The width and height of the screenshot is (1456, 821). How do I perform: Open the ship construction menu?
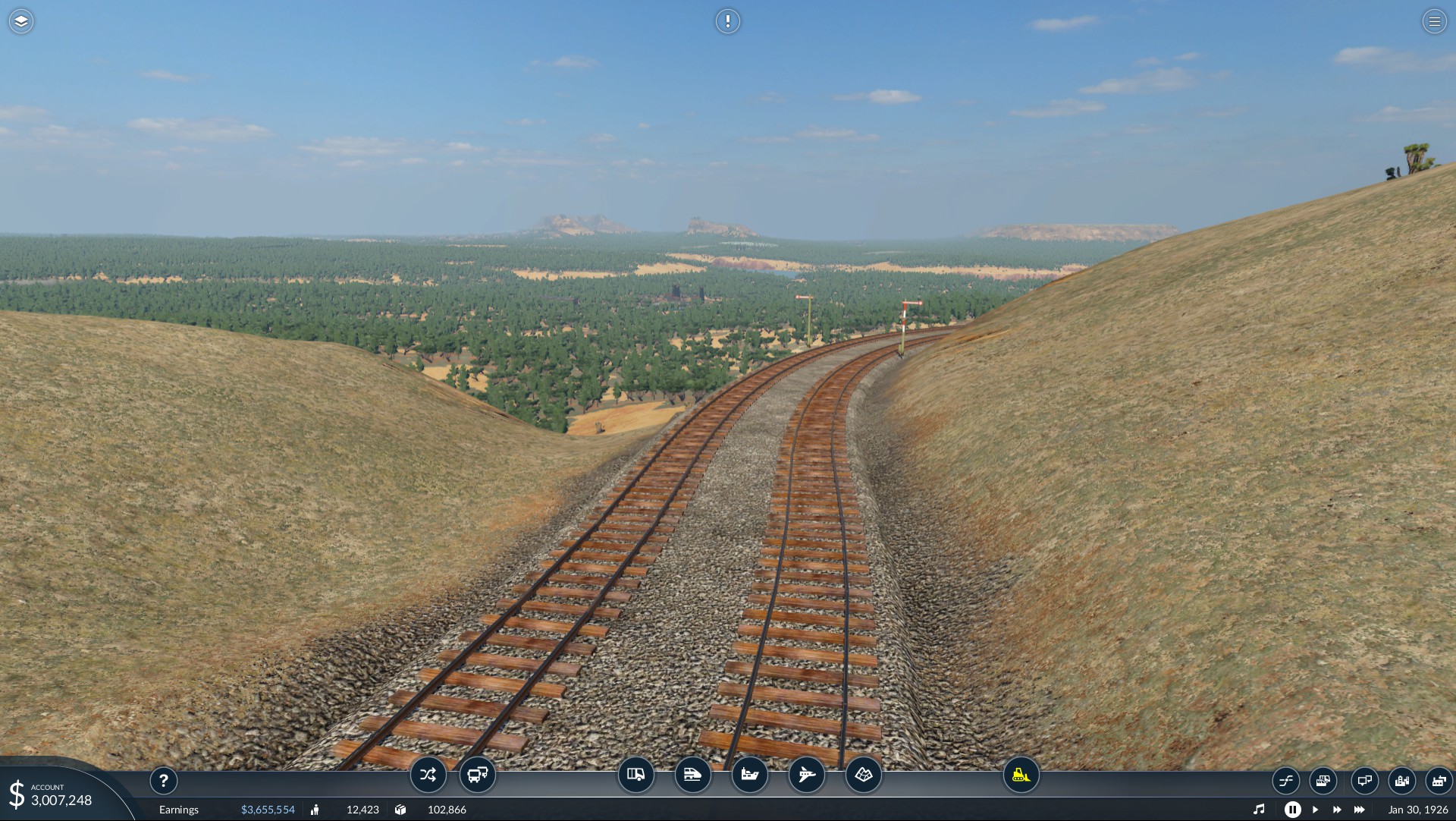click(750, 775)
